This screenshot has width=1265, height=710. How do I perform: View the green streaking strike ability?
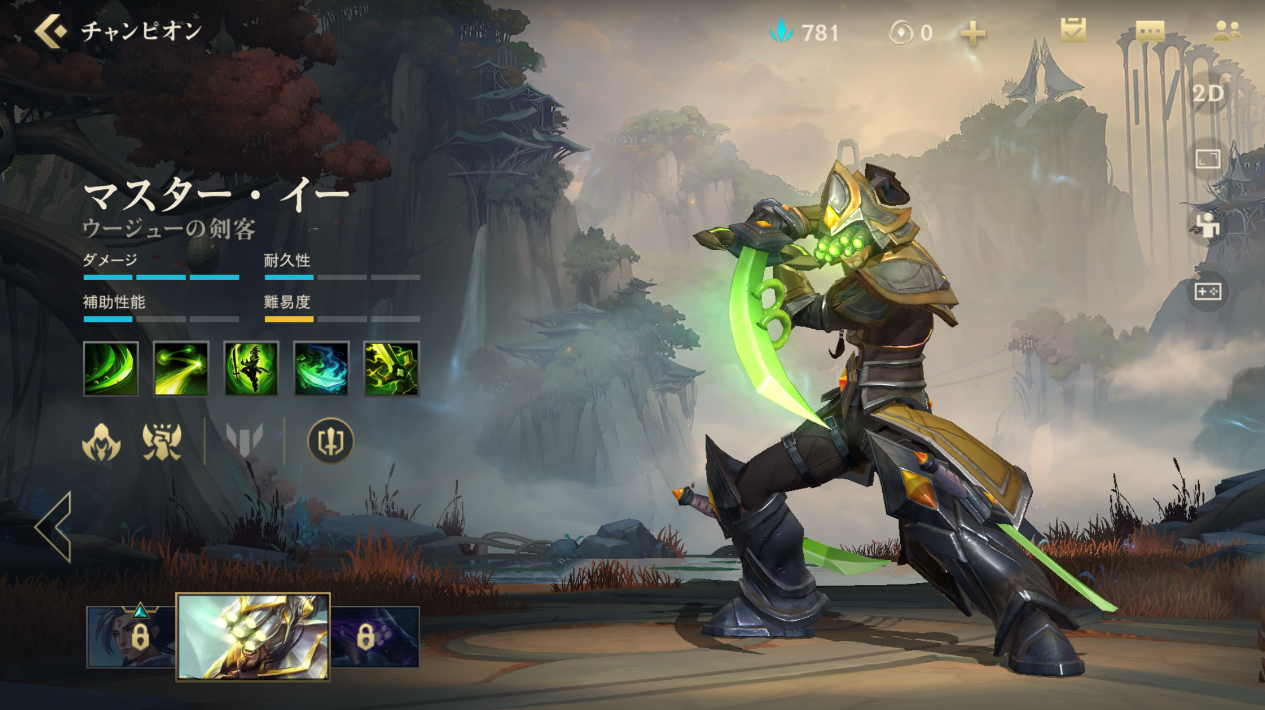[181, 368]
